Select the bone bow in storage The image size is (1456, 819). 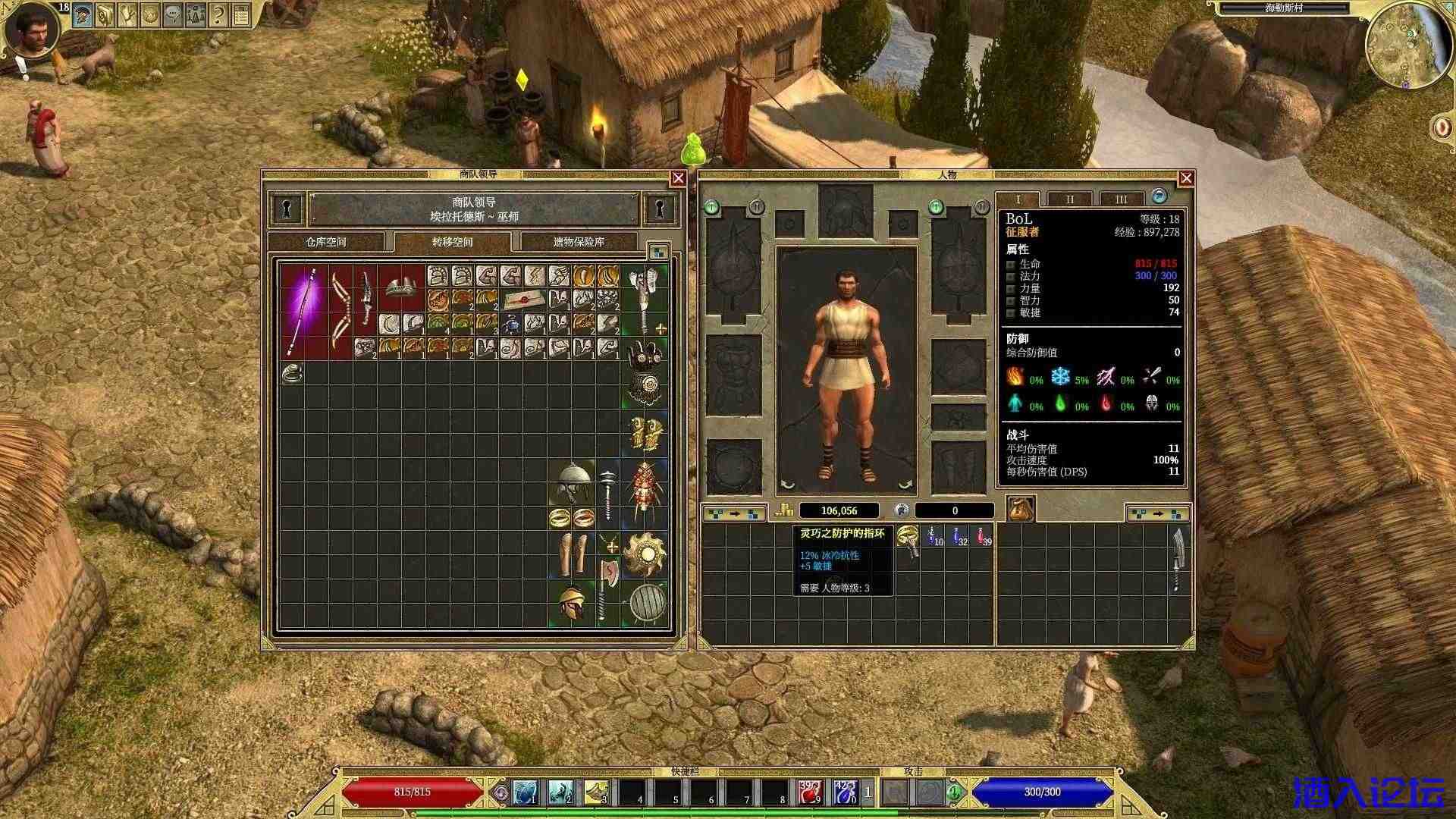340,311
